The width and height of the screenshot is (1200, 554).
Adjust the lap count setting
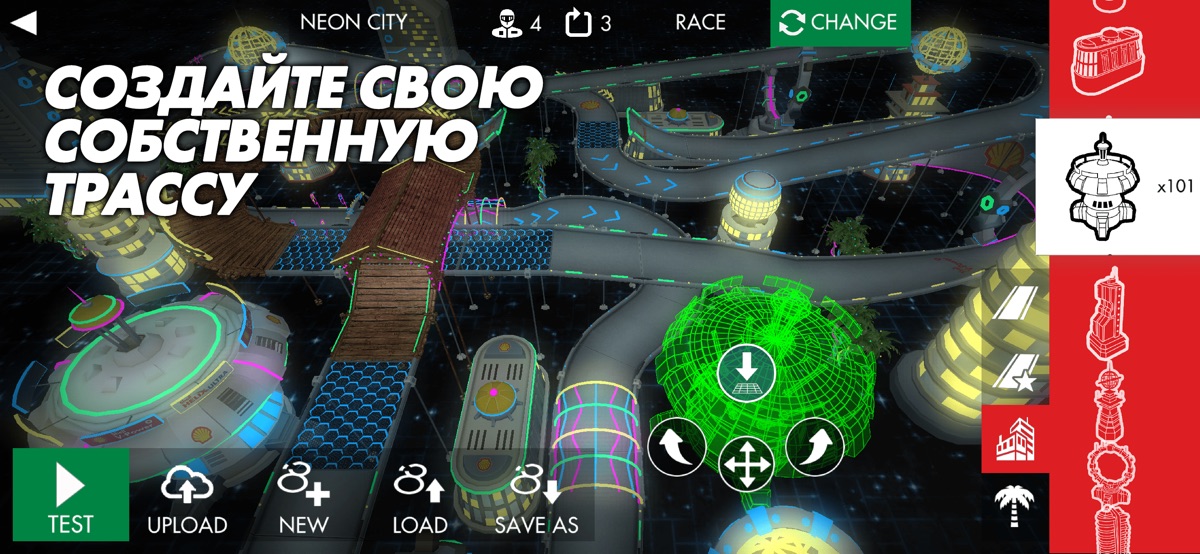click(x=588, y=22)
